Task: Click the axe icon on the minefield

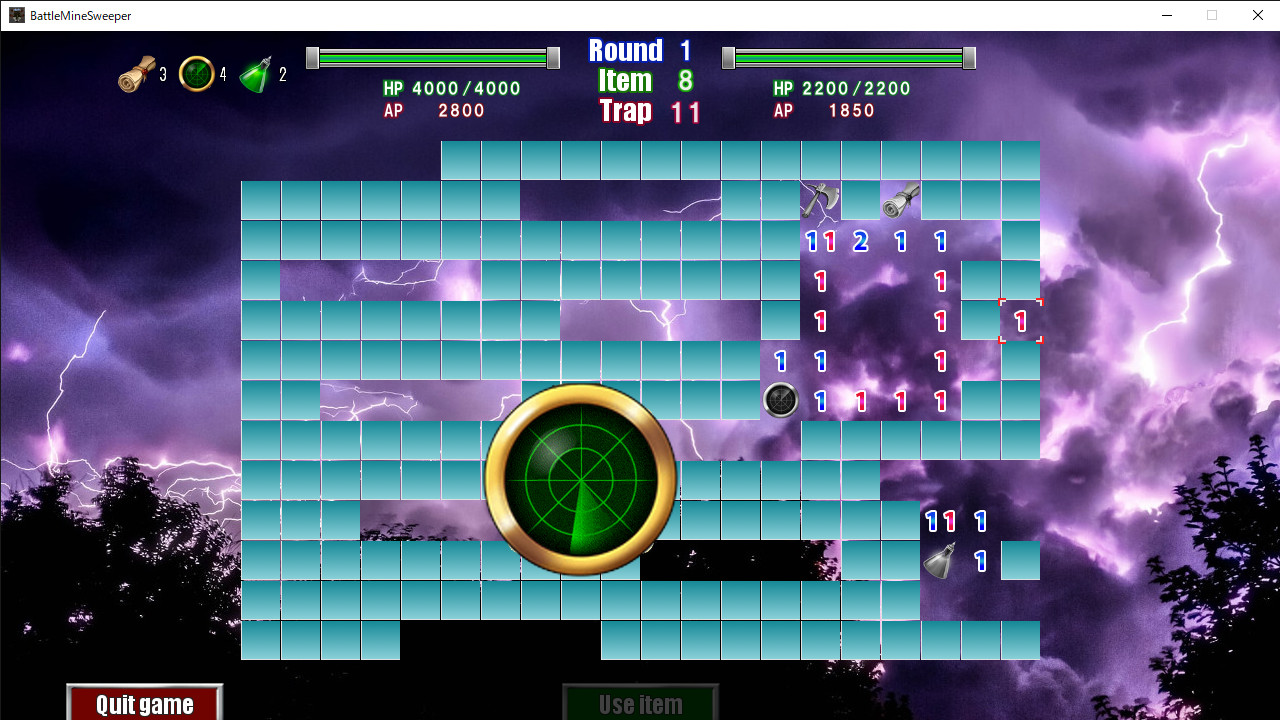Action: [x=820, y=200]
